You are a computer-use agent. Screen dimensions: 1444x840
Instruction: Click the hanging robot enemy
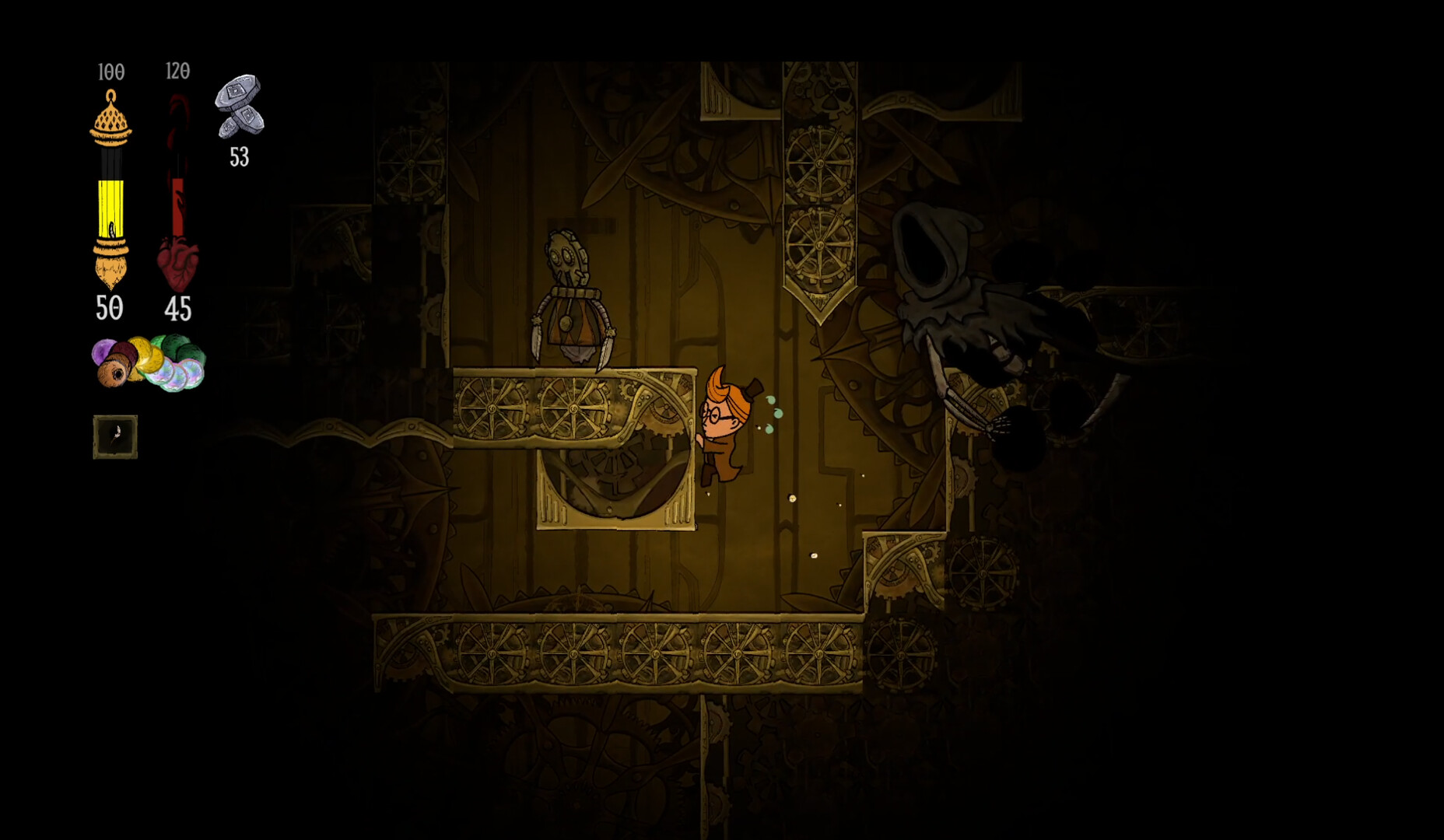point(572,303)
